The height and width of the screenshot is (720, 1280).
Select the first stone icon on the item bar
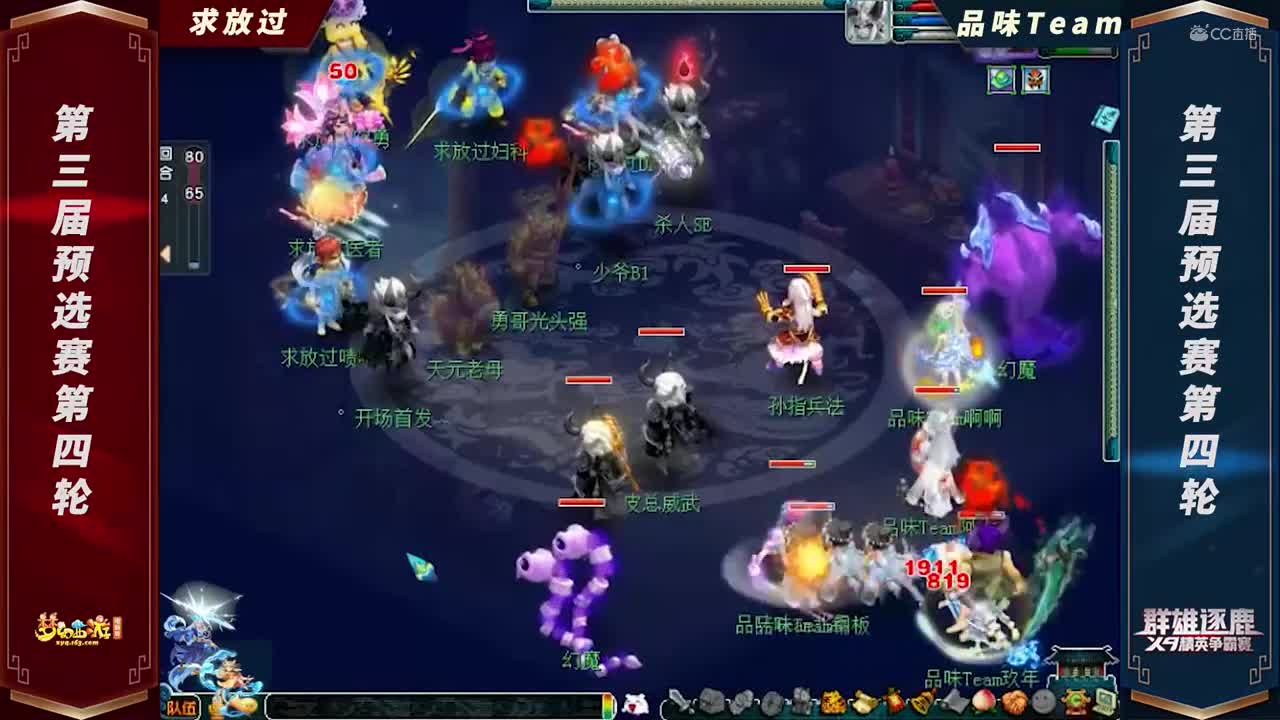[x=710, y=703]
